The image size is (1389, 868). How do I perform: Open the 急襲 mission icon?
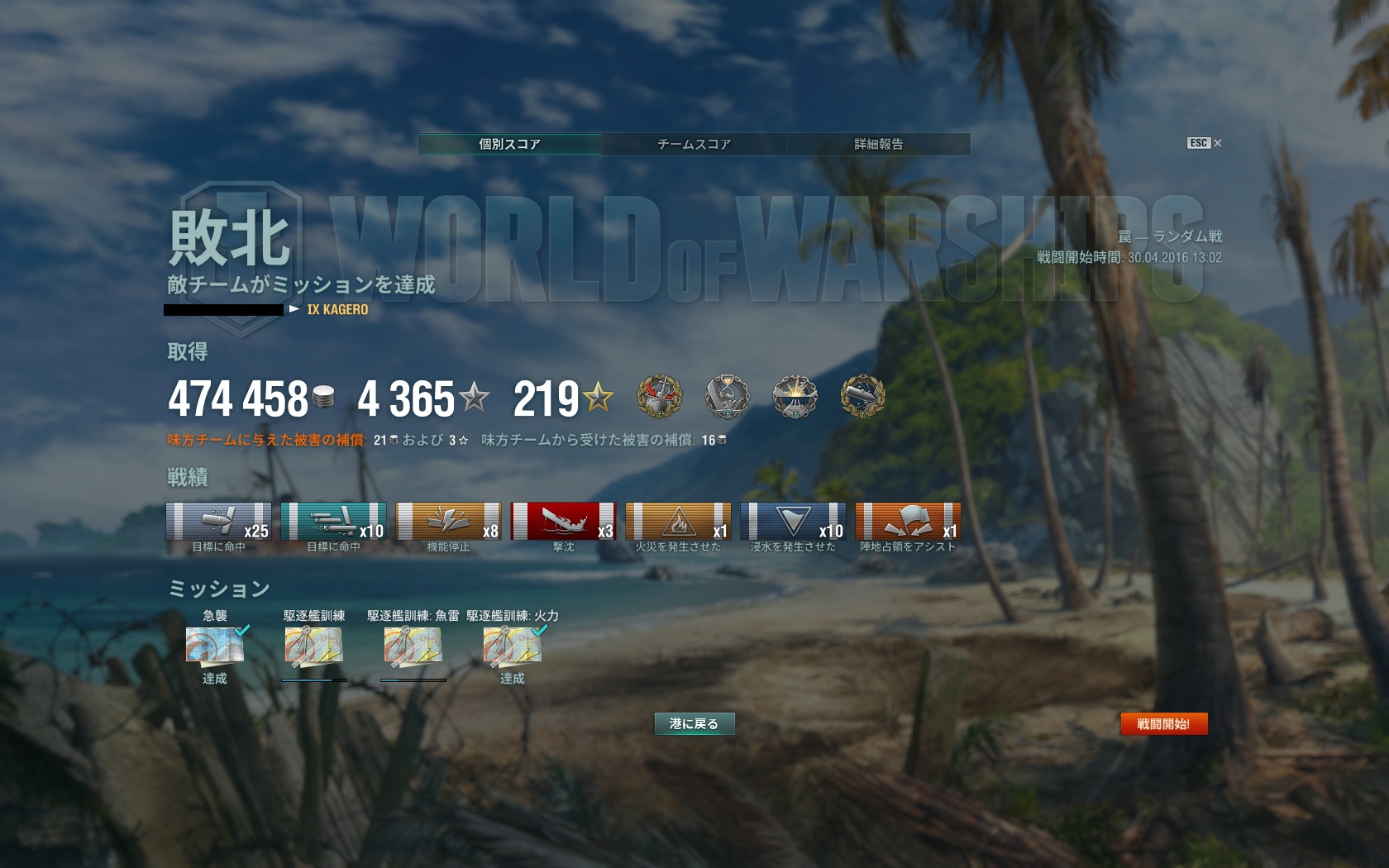coord(215,646)
